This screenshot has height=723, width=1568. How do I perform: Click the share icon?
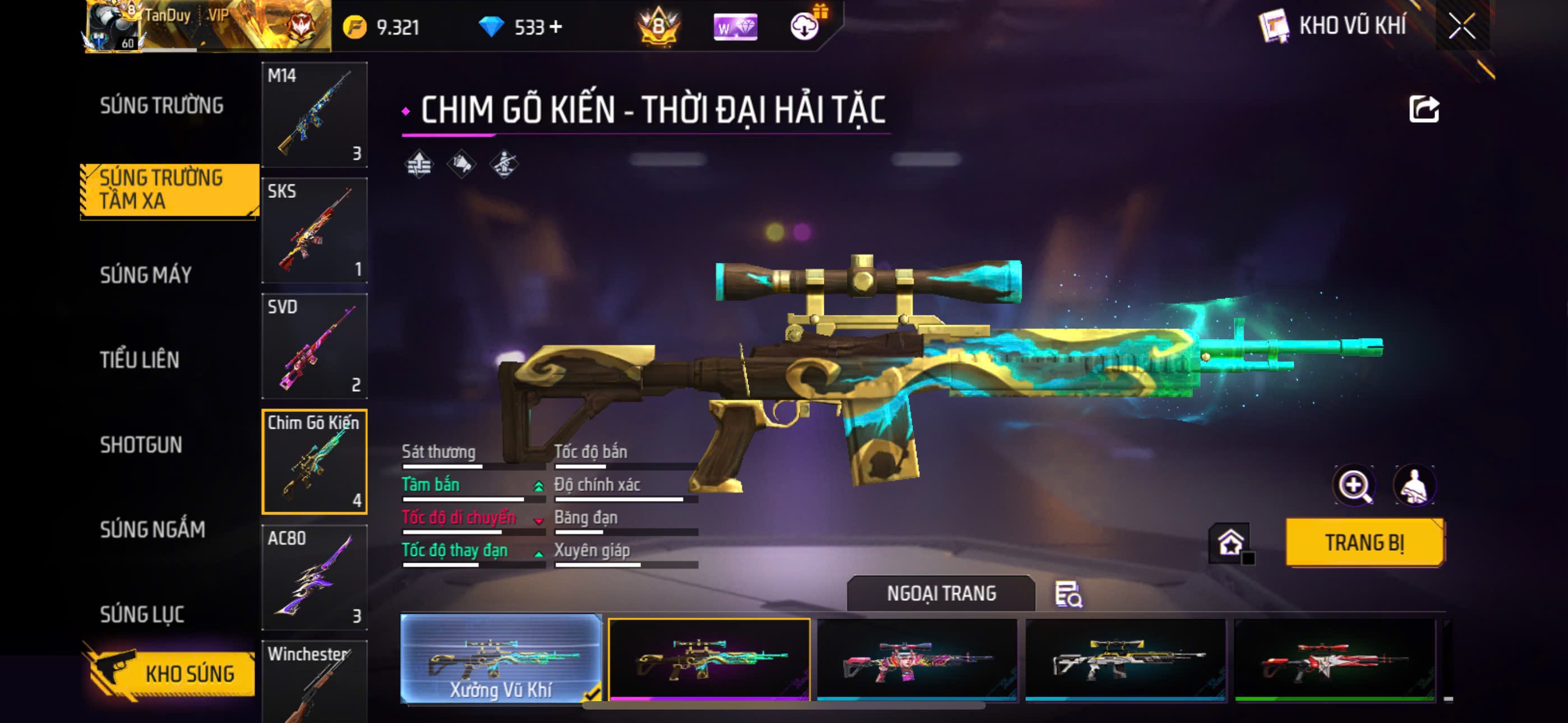point(1424,109)
